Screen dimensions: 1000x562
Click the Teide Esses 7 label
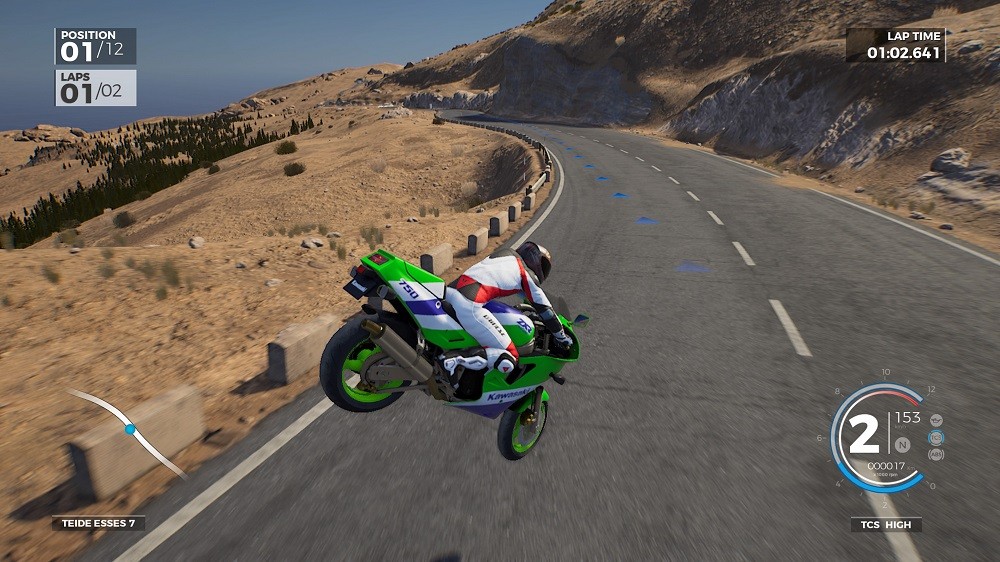pos(98,523)
